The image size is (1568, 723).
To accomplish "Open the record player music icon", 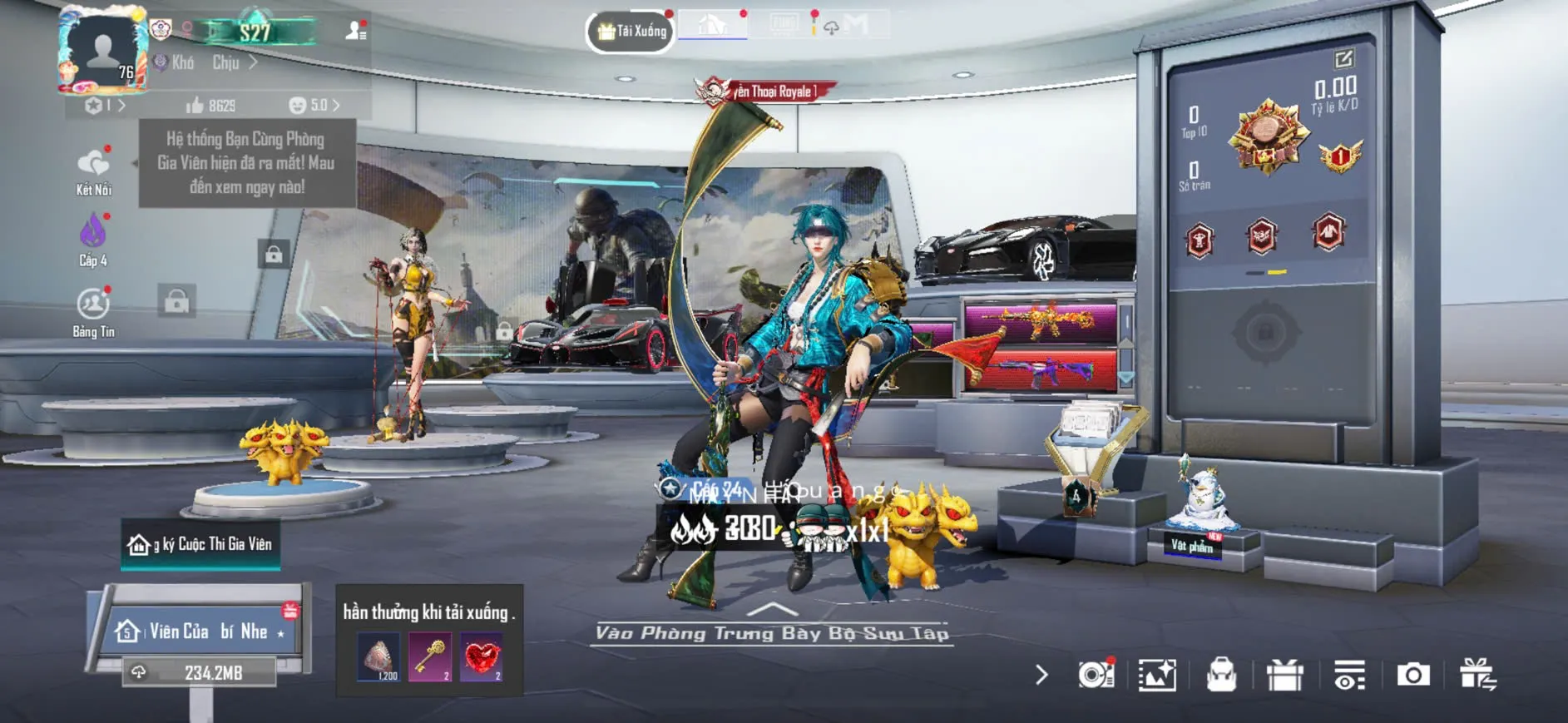I will (1096, 675).
